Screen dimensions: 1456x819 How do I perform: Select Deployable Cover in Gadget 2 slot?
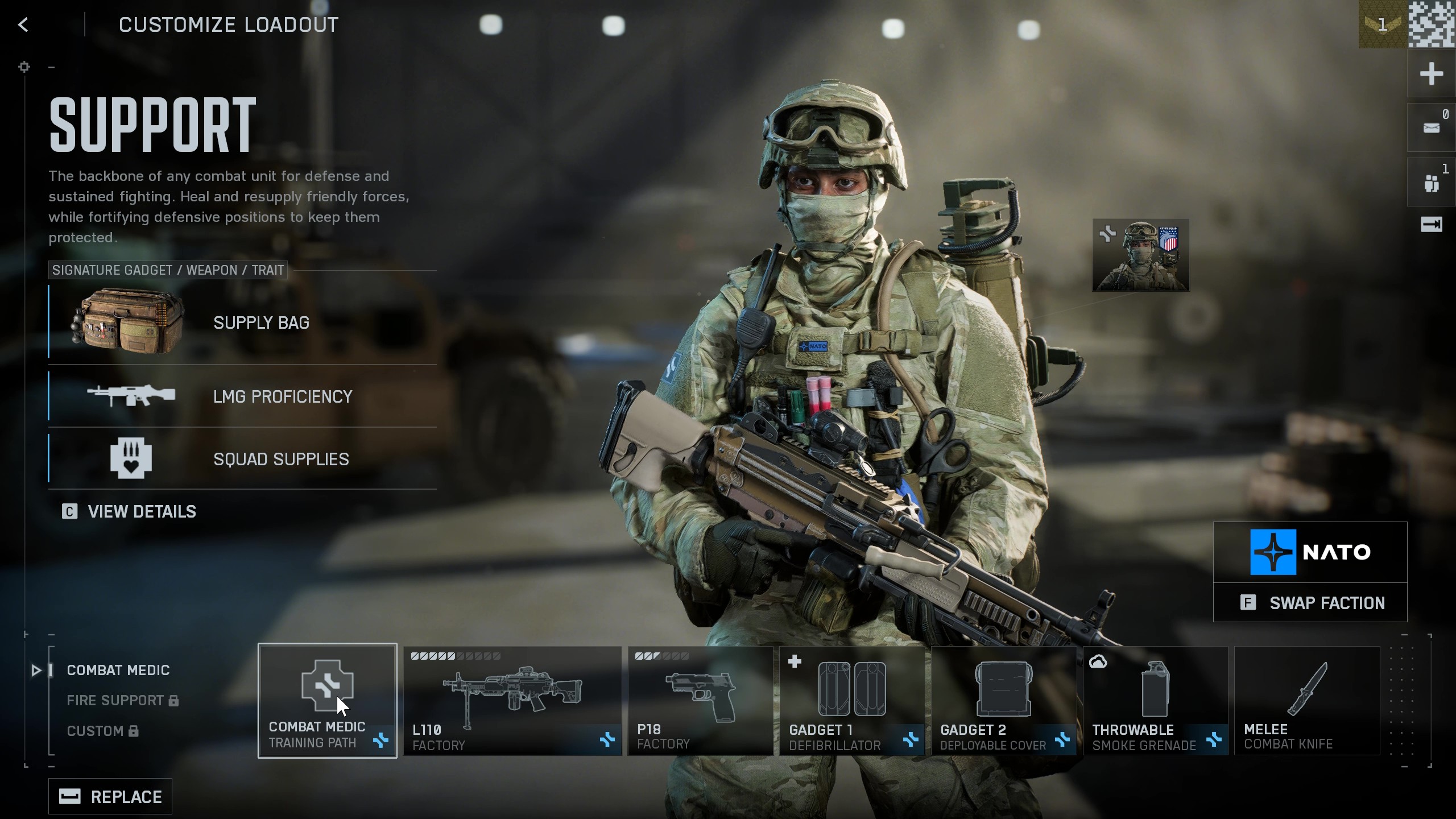click(1006, 701)
